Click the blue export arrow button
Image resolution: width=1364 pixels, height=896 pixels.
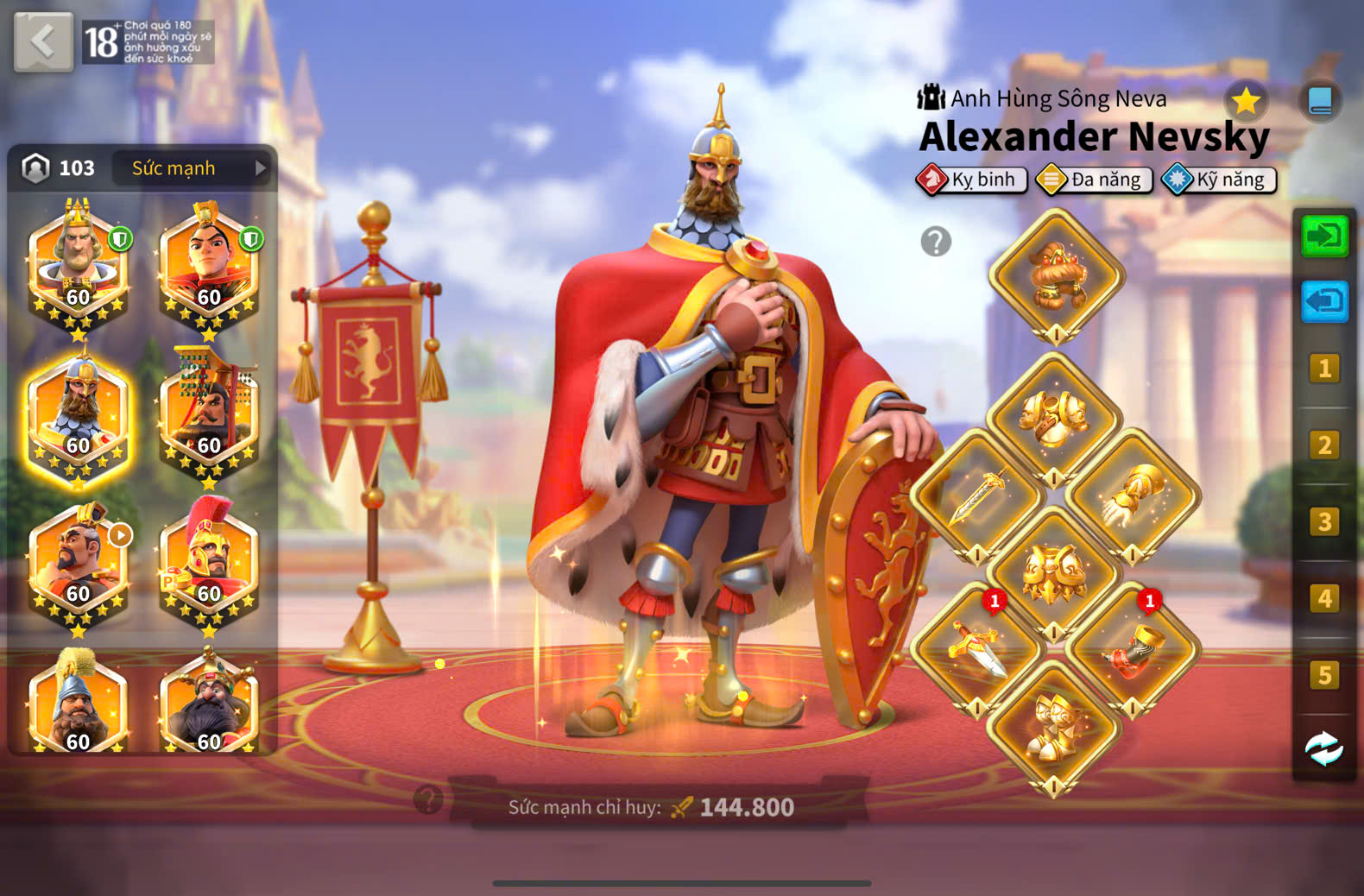click(x=1324, y=301)
